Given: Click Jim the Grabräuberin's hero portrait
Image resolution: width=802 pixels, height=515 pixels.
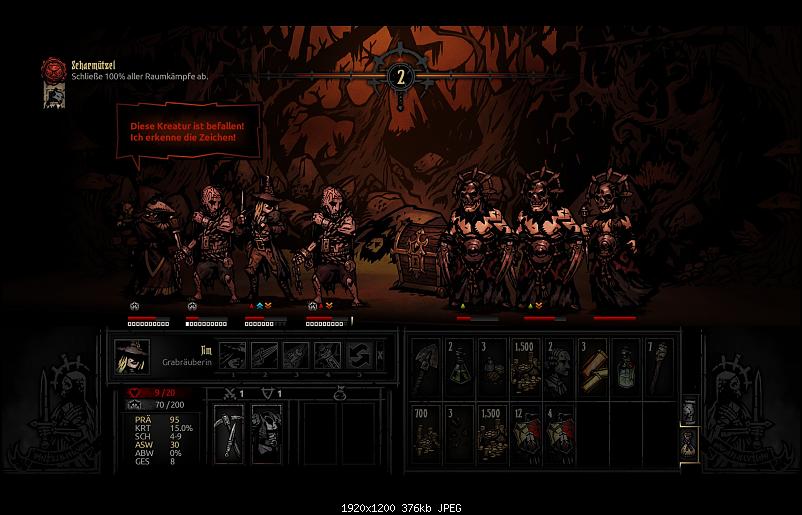Looking at the screenshot, I should point(132,358).
